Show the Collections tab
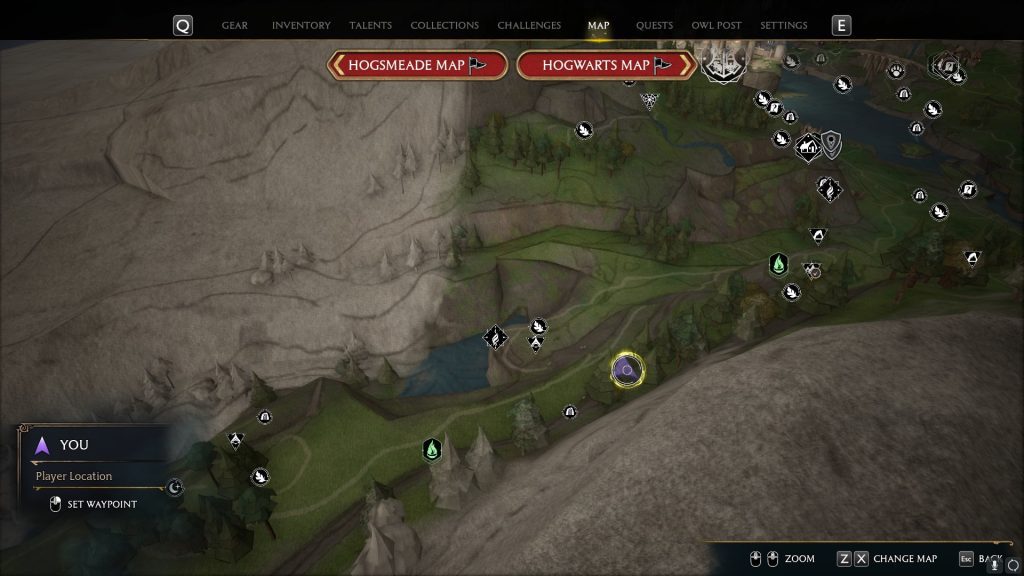This screenshot has width=1024, height=576. pyautogui.click(x=444, y=25)
